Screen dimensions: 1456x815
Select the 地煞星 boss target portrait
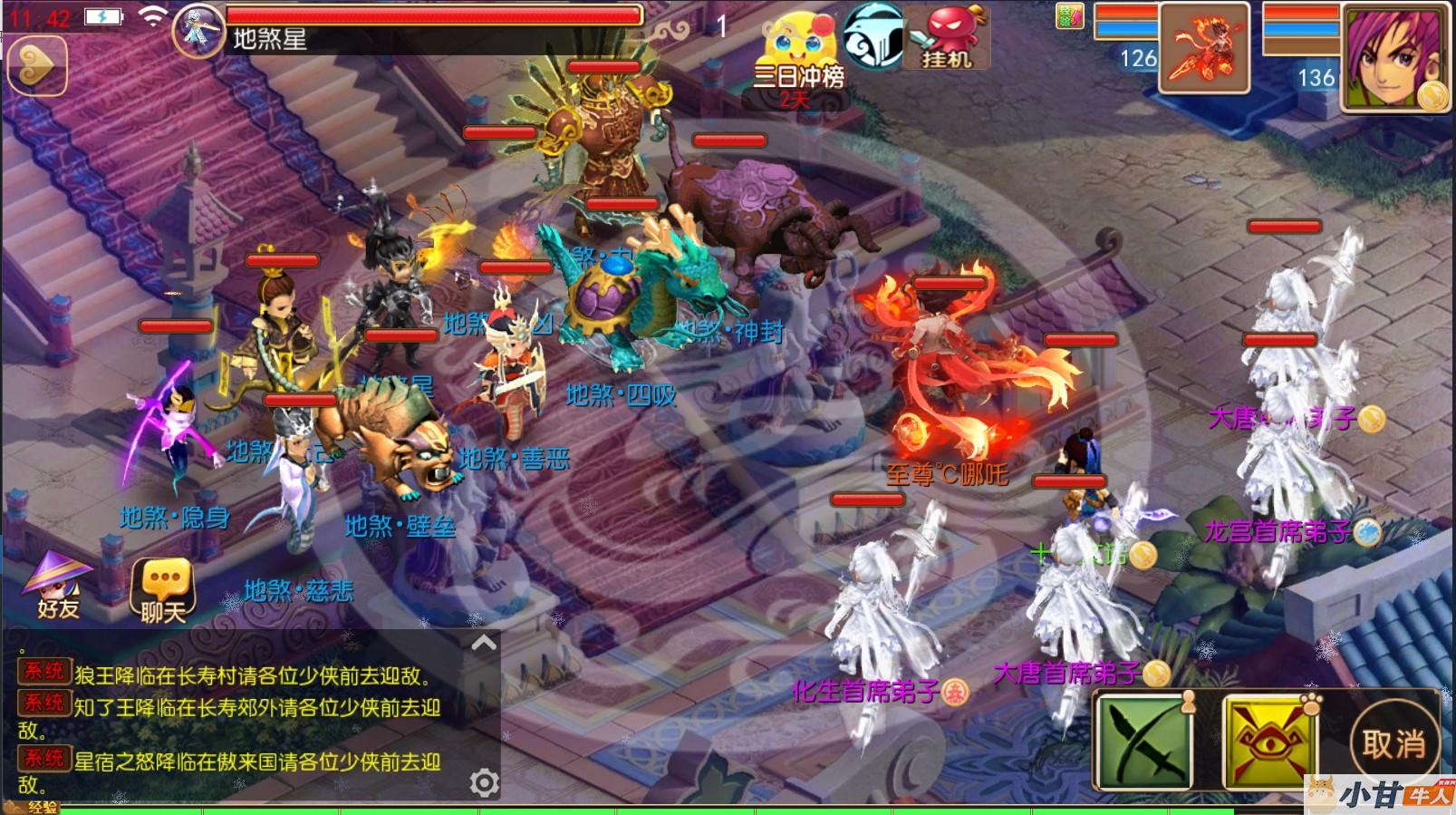[x=198, y=31]
